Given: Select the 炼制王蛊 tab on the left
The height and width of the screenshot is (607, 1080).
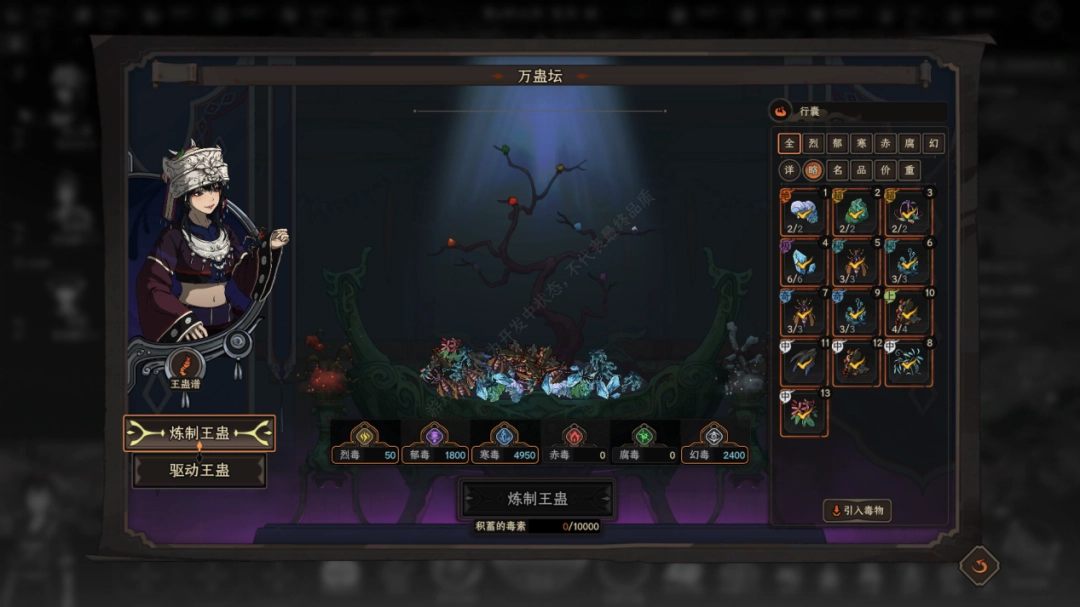Looking at the screenshot, I should (199, 433).
